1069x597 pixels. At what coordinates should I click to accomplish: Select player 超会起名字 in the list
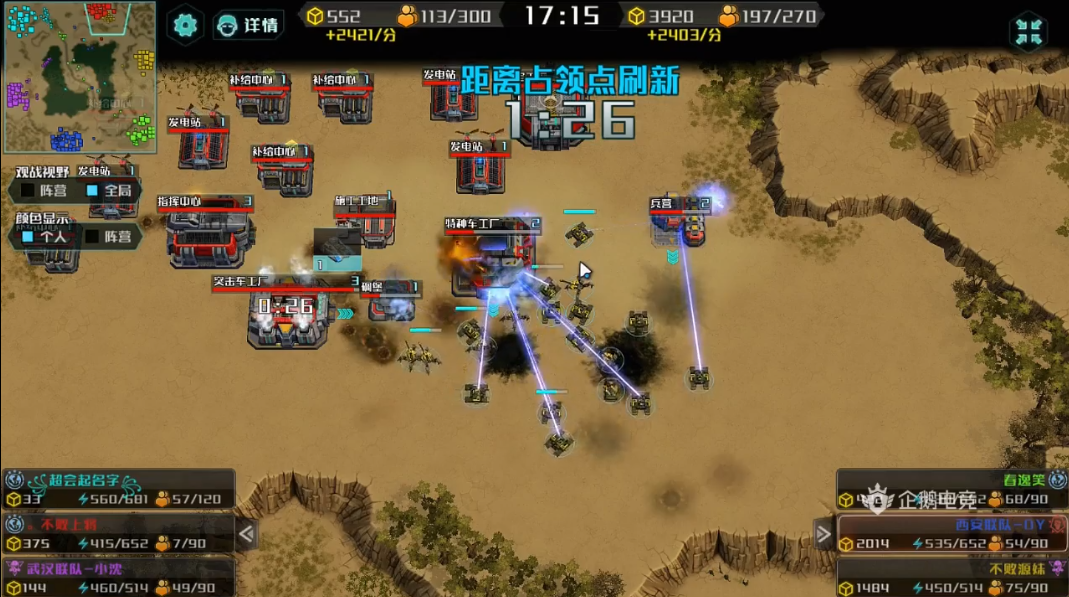[118, 489]
